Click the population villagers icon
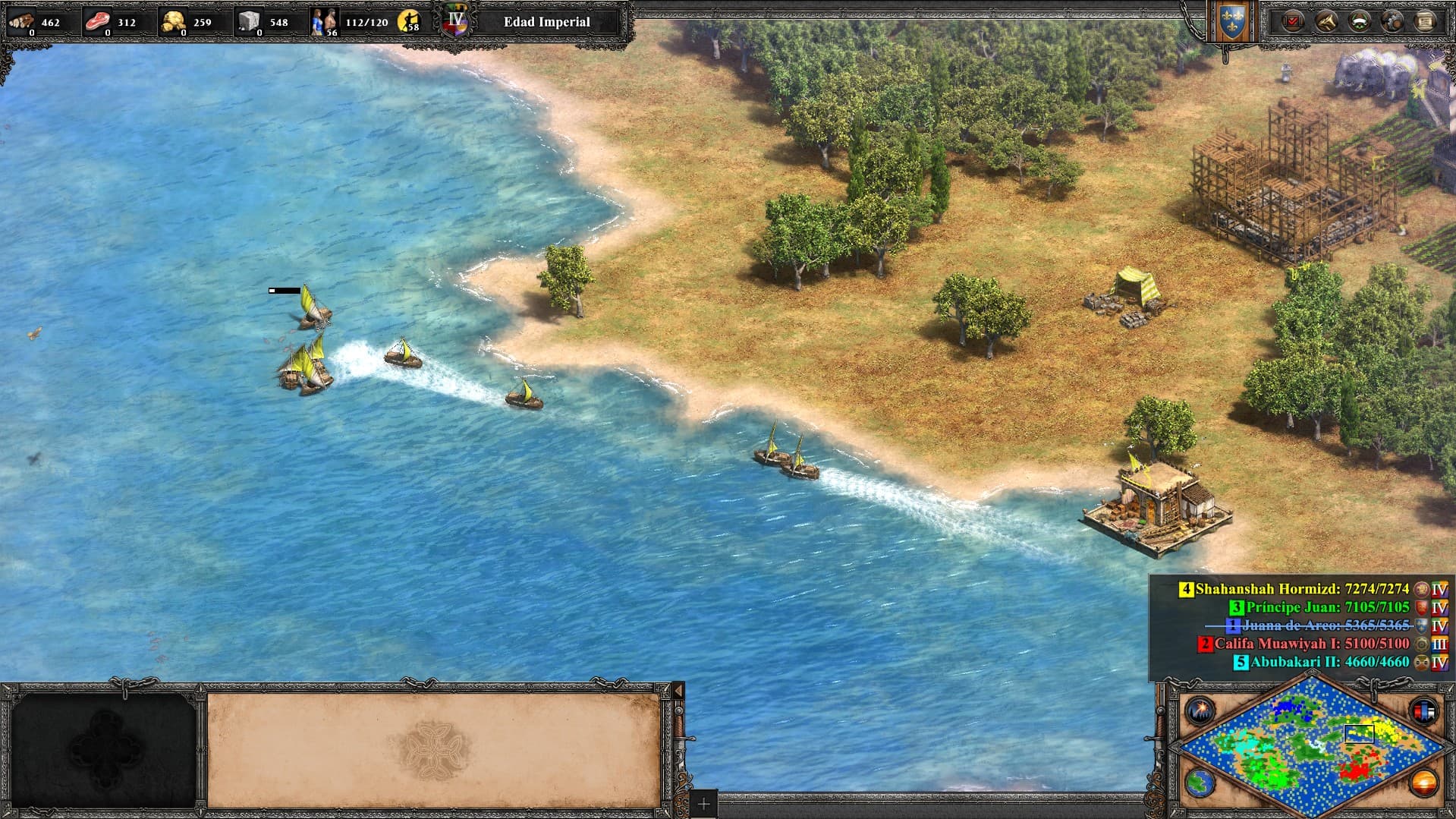 pyautogui.click(x=324, y=21)
